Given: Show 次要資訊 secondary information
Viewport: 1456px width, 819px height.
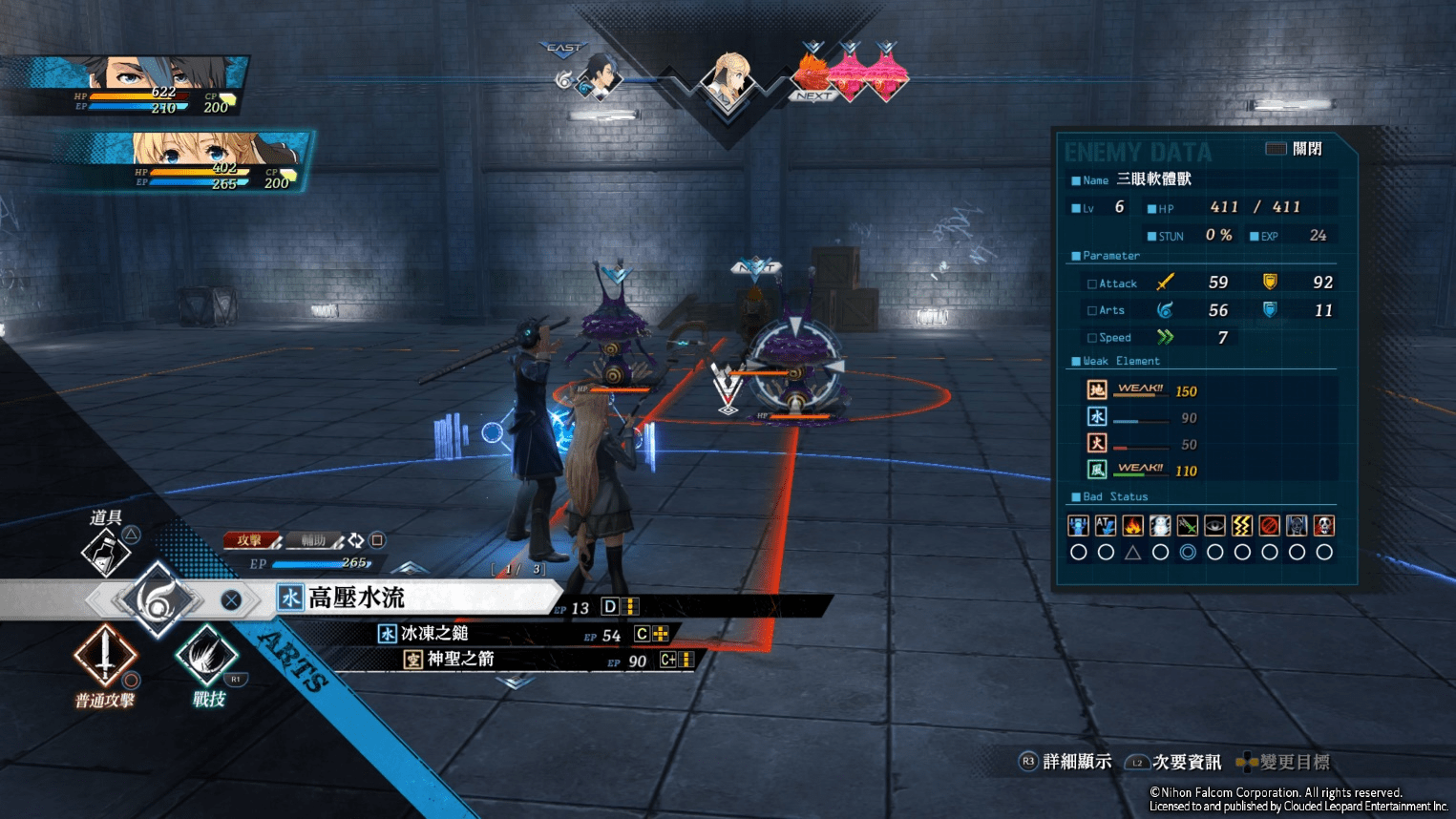Looking at the screenshot, I should click(1175, 762).
